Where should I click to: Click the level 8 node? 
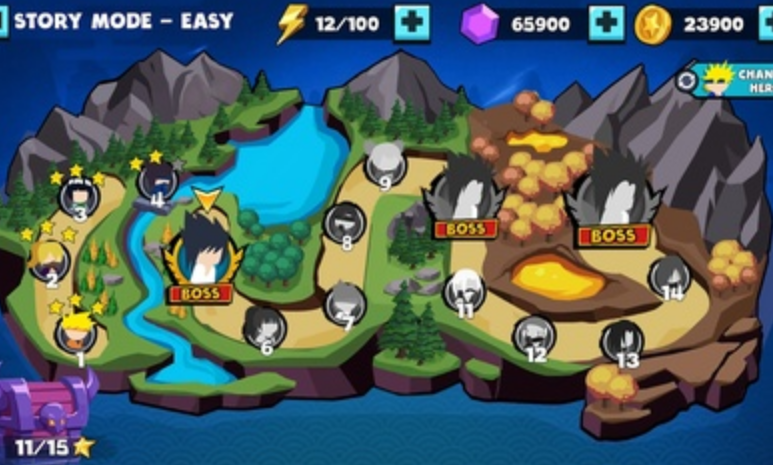[x=346, y=222]
